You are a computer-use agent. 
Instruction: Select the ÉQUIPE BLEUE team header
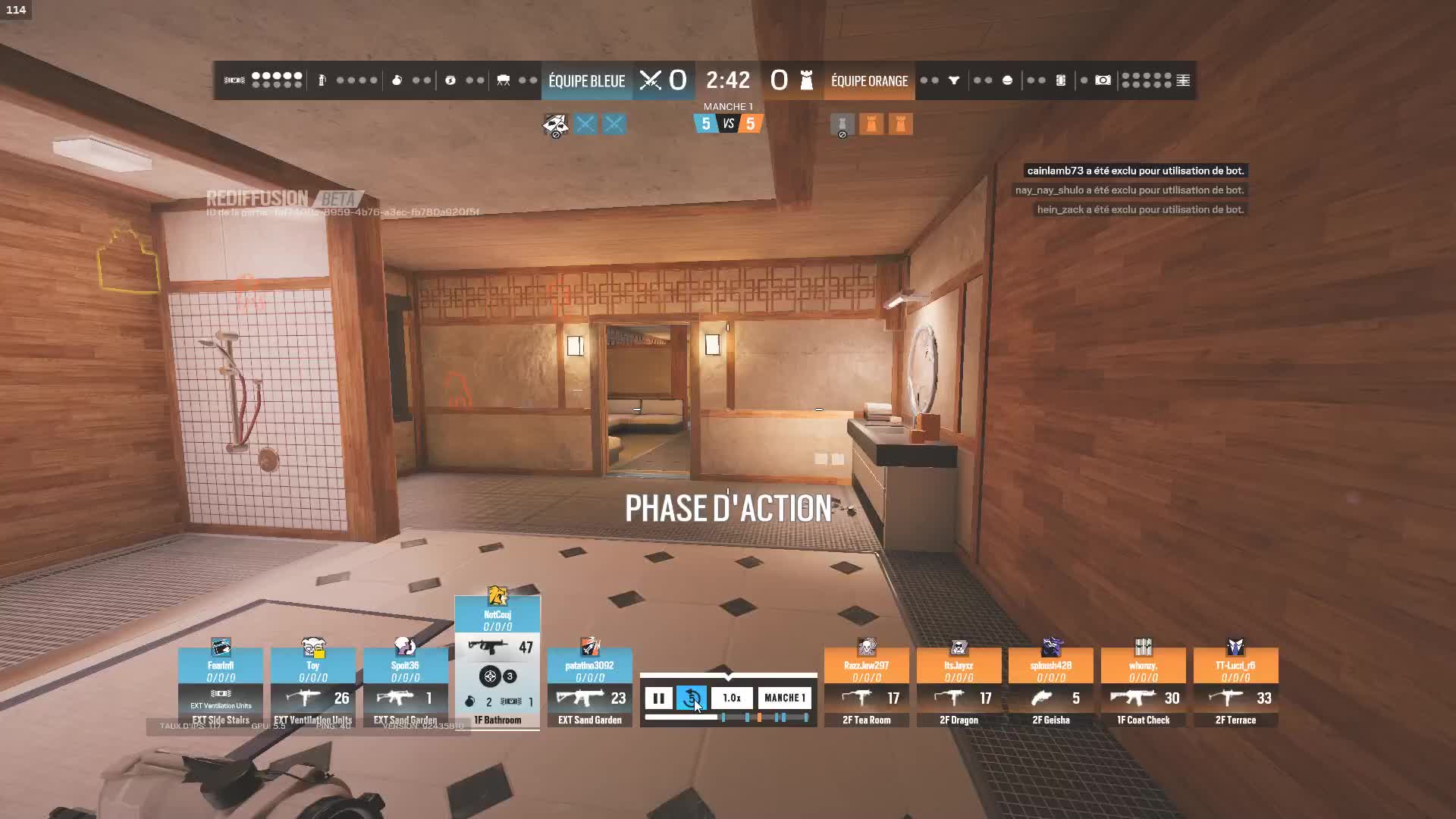click(586, 80)
